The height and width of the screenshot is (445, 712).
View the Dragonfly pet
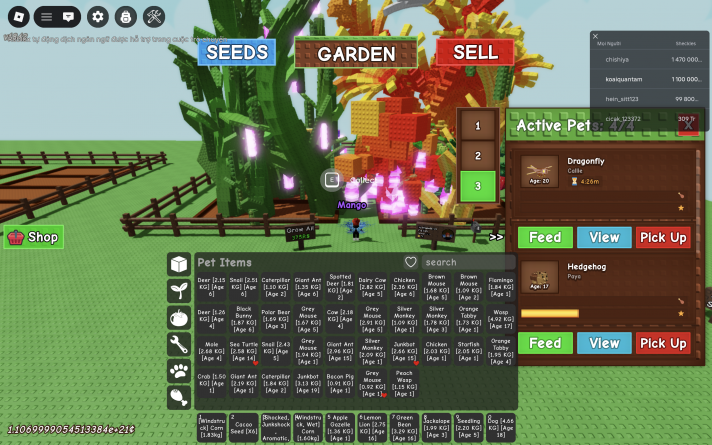point(604,237)
